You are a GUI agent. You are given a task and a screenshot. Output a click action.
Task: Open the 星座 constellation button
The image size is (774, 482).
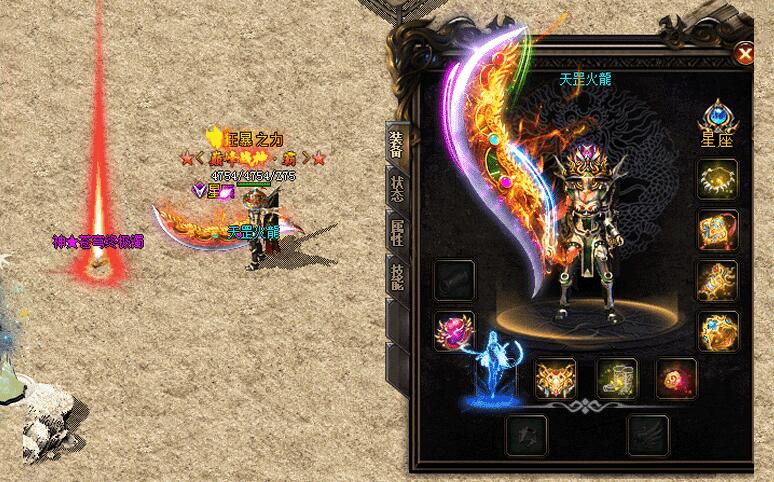(717, 125)
